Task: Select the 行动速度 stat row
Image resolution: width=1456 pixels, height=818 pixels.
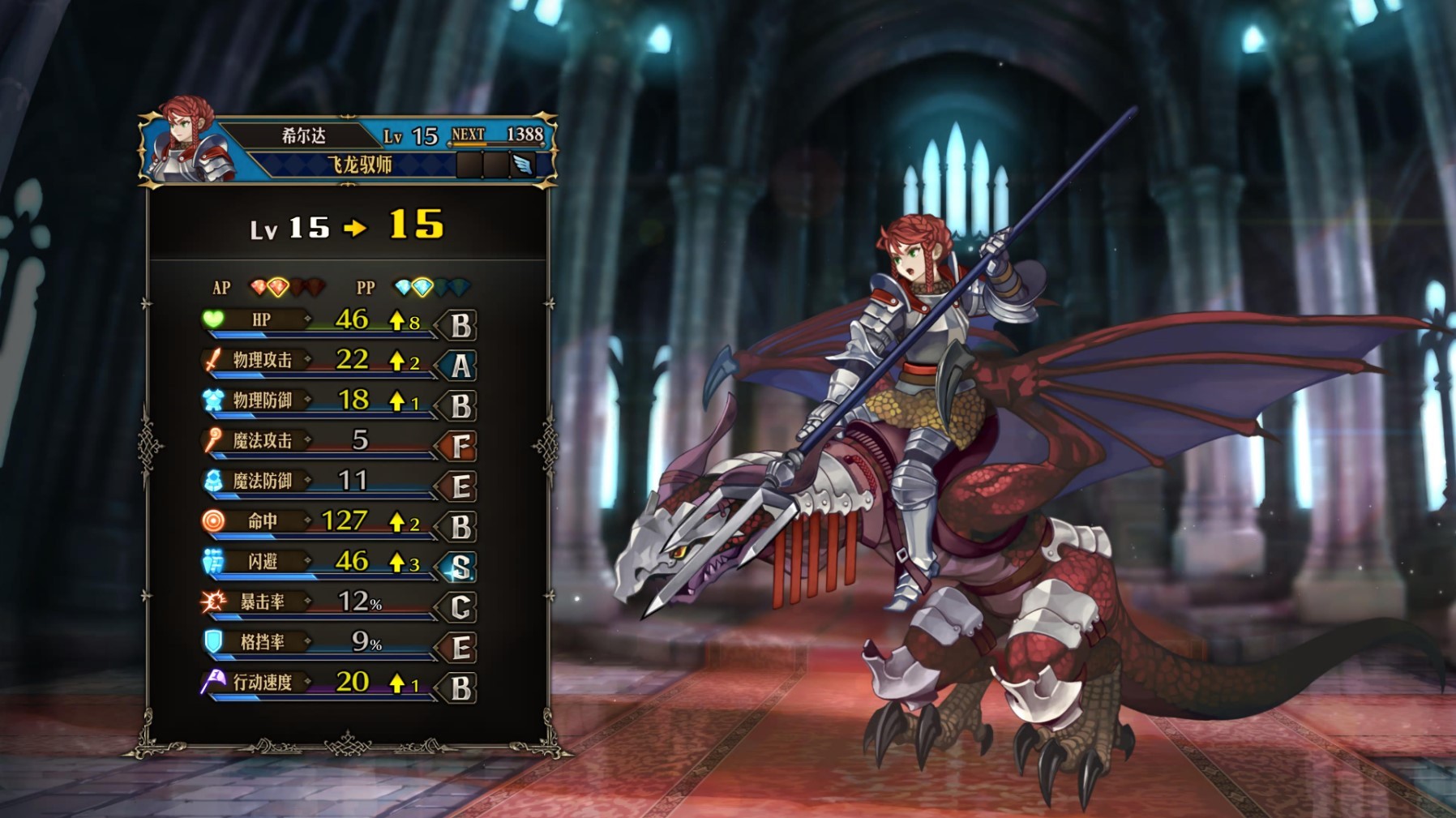Action: point(337,683)
